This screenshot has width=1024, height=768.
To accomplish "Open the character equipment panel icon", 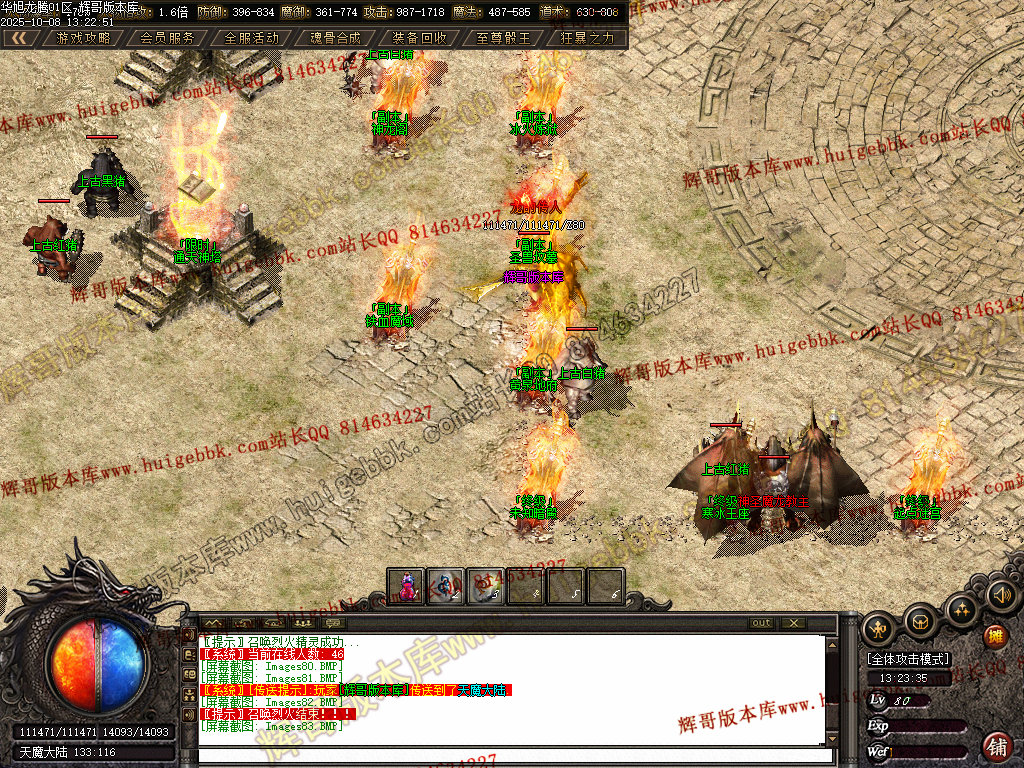I will [879, 627].
